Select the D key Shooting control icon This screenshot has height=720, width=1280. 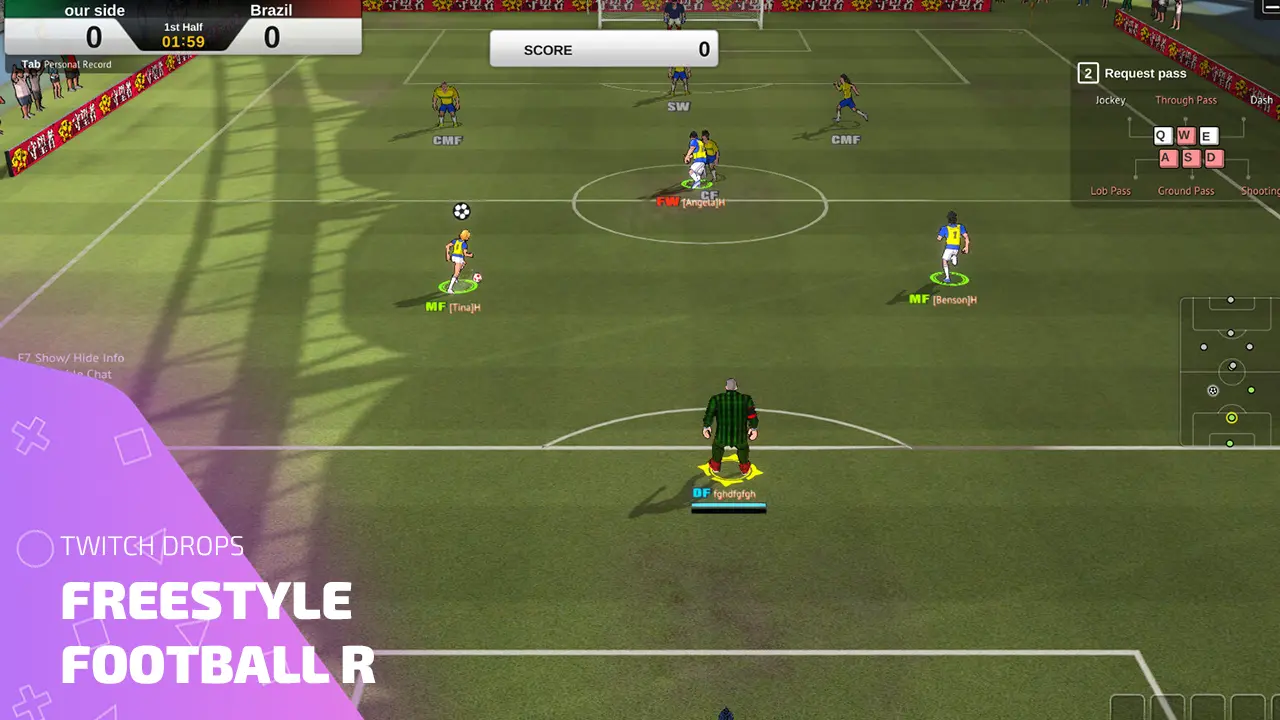click(1213, 158)
